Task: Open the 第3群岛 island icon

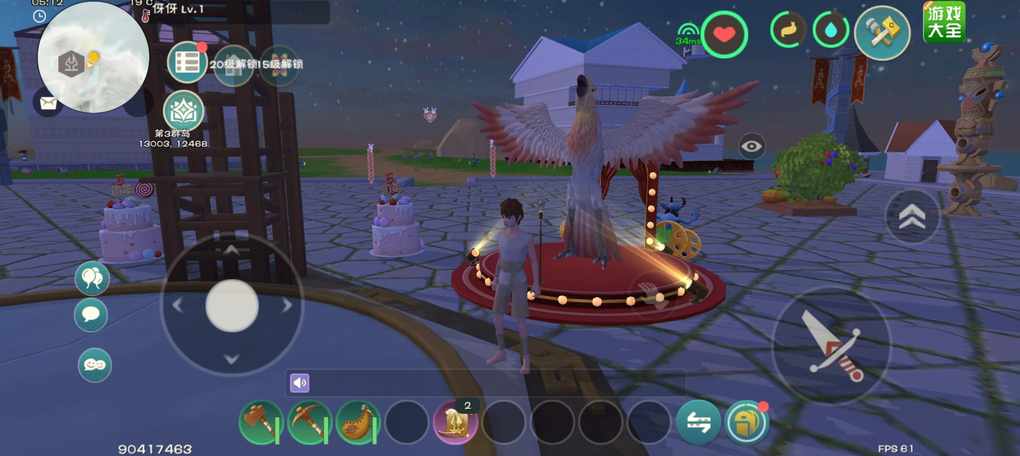Action: (x=183, y=110)
